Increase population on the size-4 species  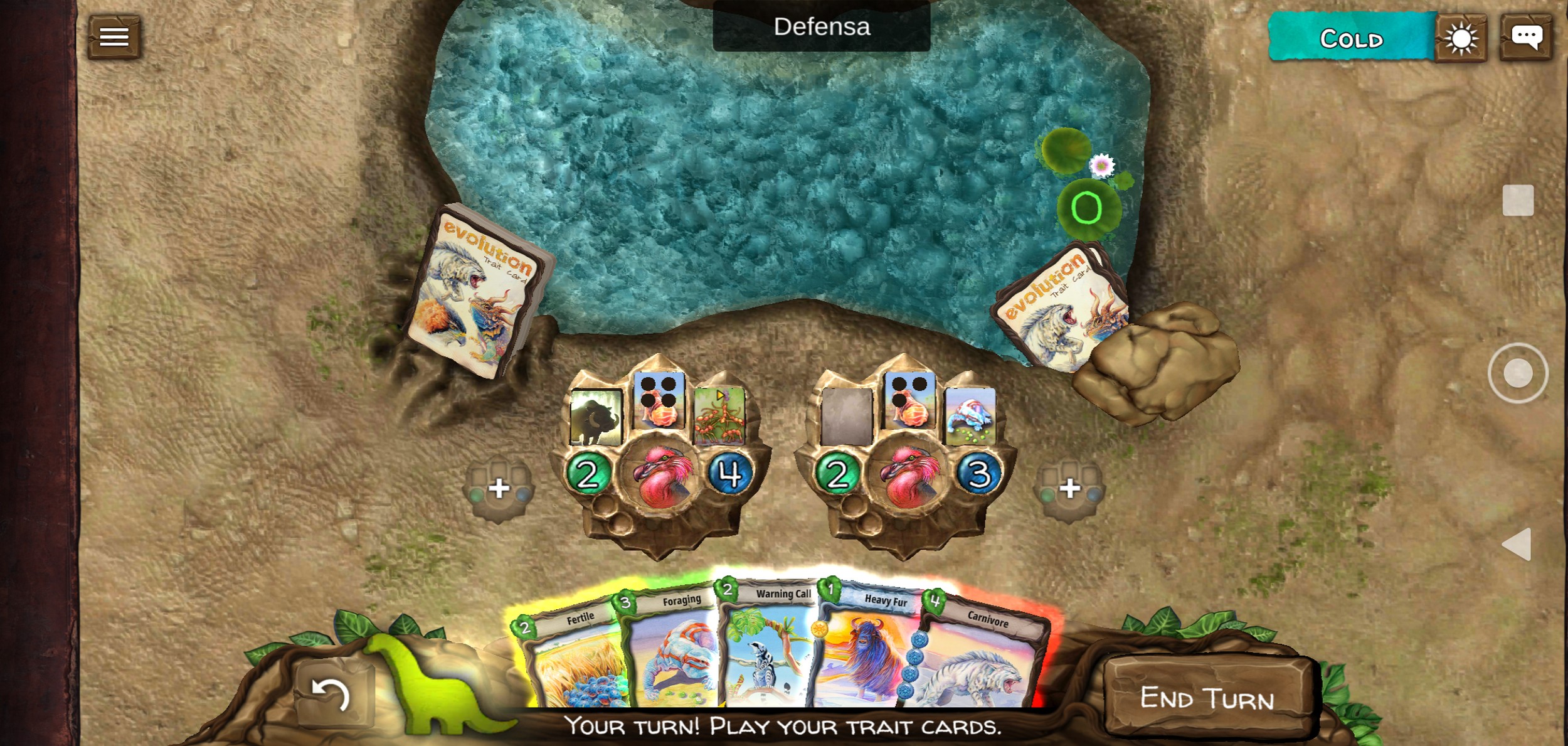588,474
